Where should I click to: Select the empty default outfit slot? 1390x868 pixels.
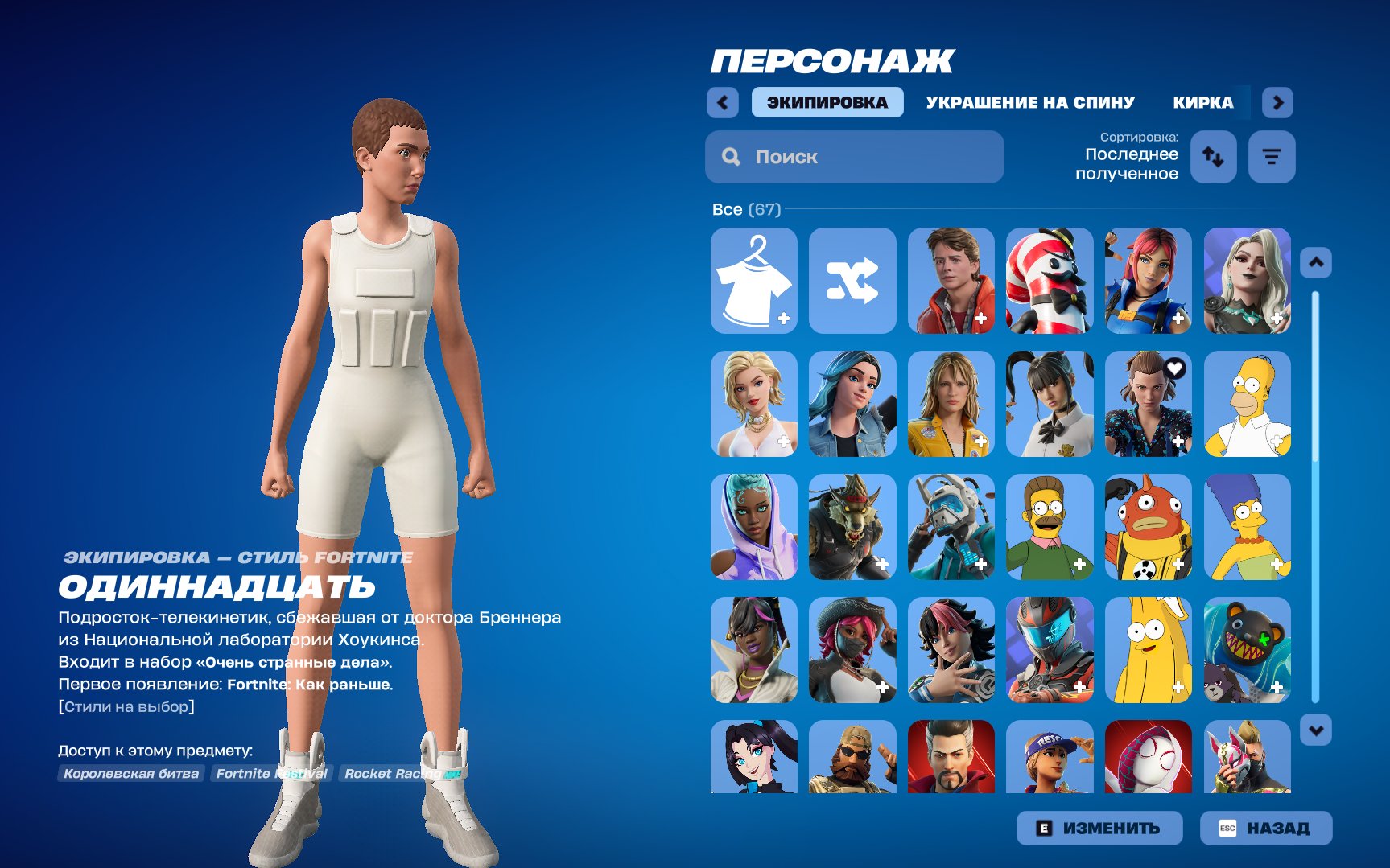pos(754,281)
